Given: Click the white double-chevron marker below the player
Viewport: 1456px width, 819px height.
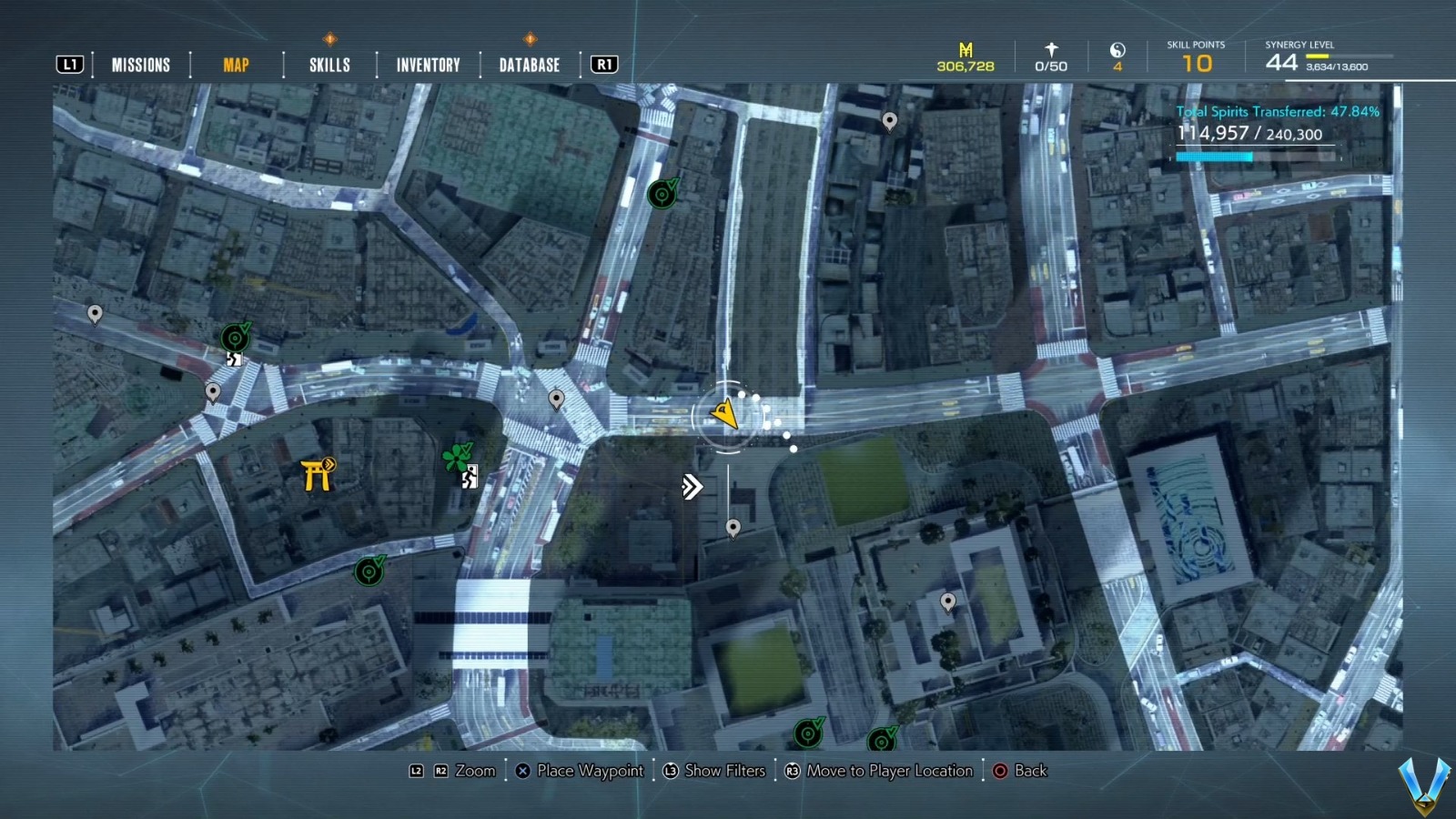Looking at the screenshot, I should click(x=692, y=487).
